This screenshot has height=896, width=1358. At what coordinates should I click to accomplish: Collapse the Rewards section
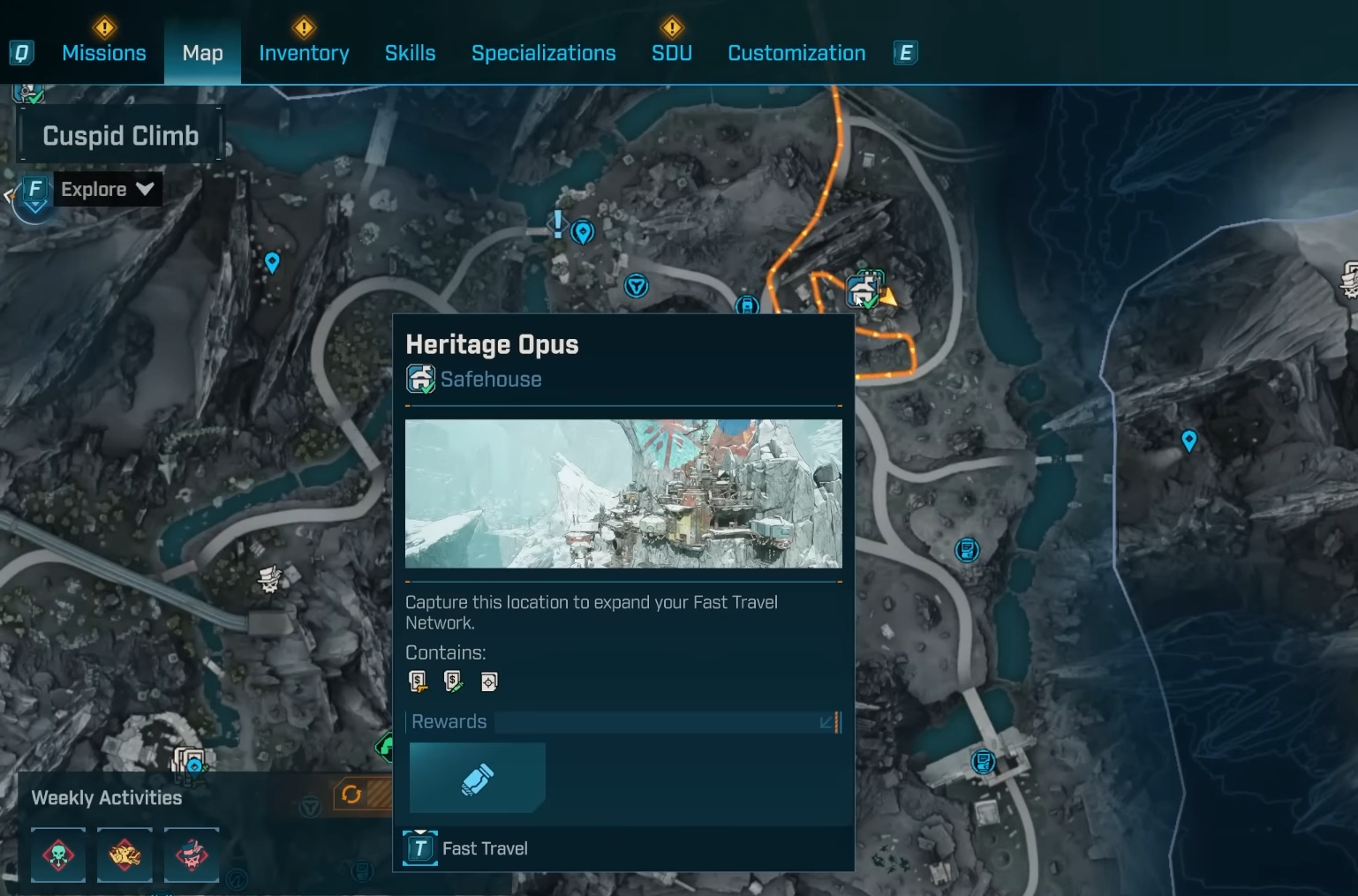(827, 722)
